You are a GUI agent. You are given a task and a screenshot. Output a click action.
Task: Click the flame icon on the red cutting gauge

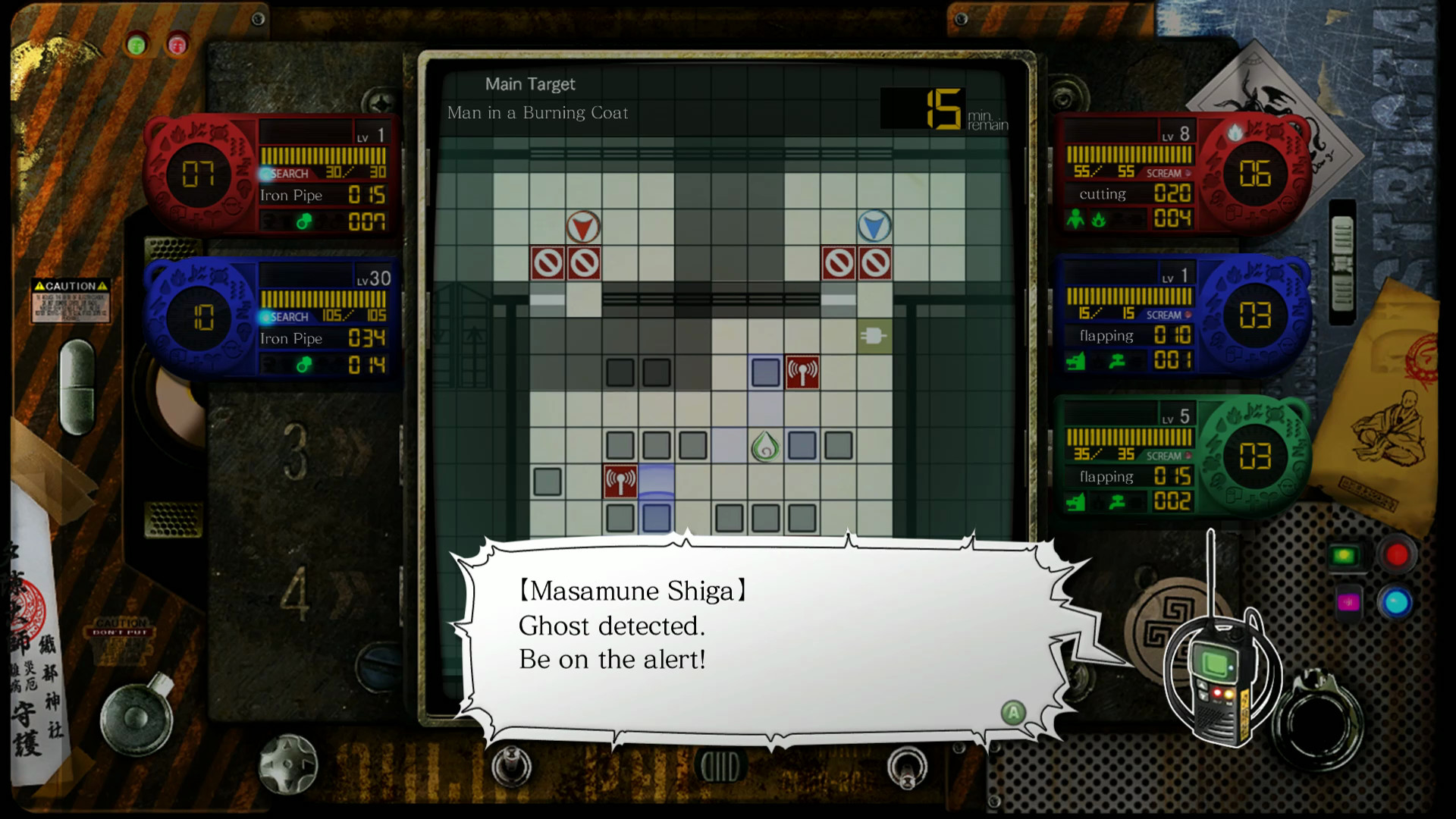pyautogui.click(x=1098, y=219)
